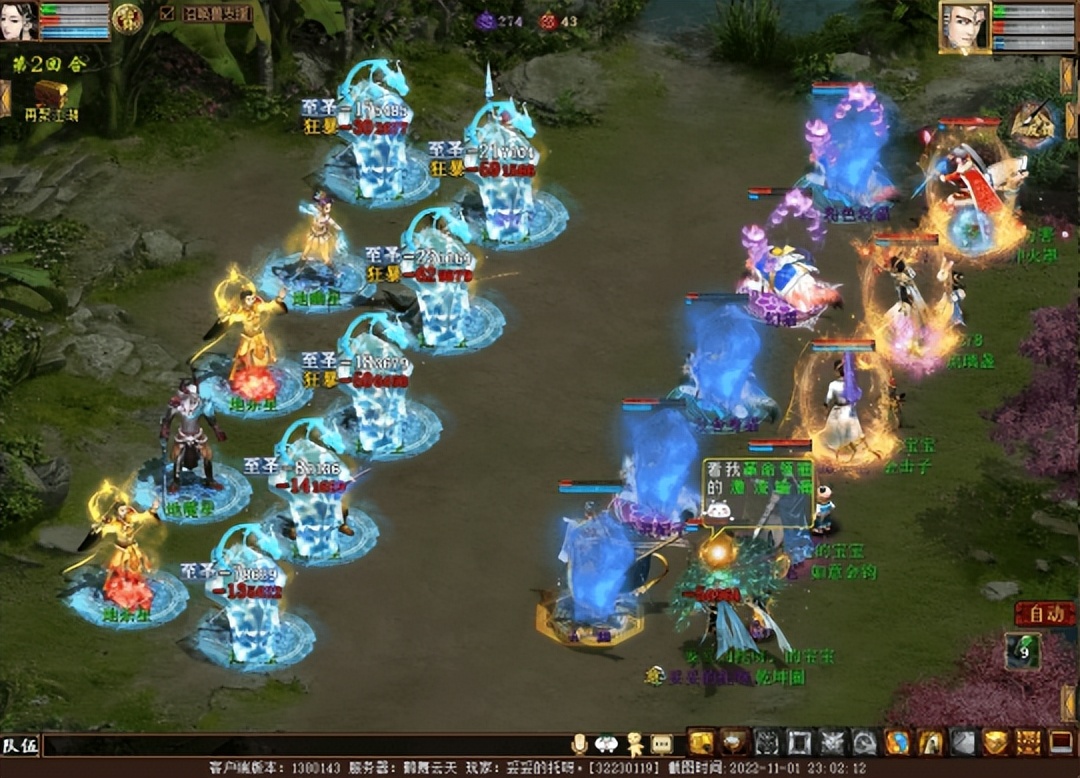1080x778 pixels.
Task: Click the gingerbread figure chat icon
Action: pos(634,744)
